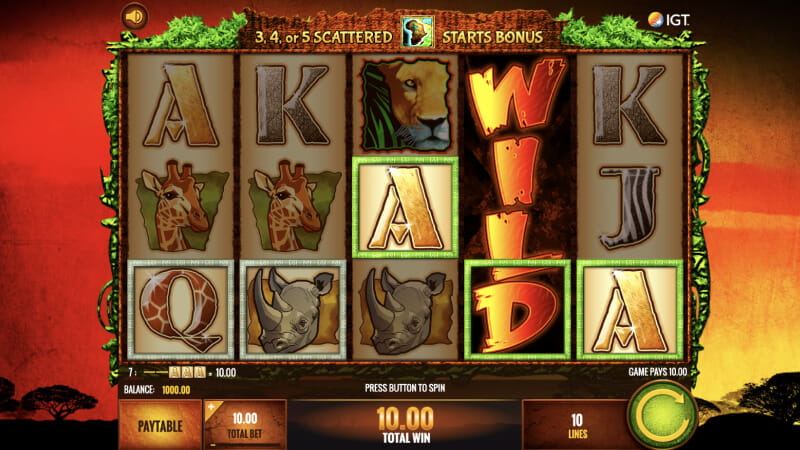This screenshot has width=800, height=450.
Task: Toggle the sound speaker icon
Action: 134,16
